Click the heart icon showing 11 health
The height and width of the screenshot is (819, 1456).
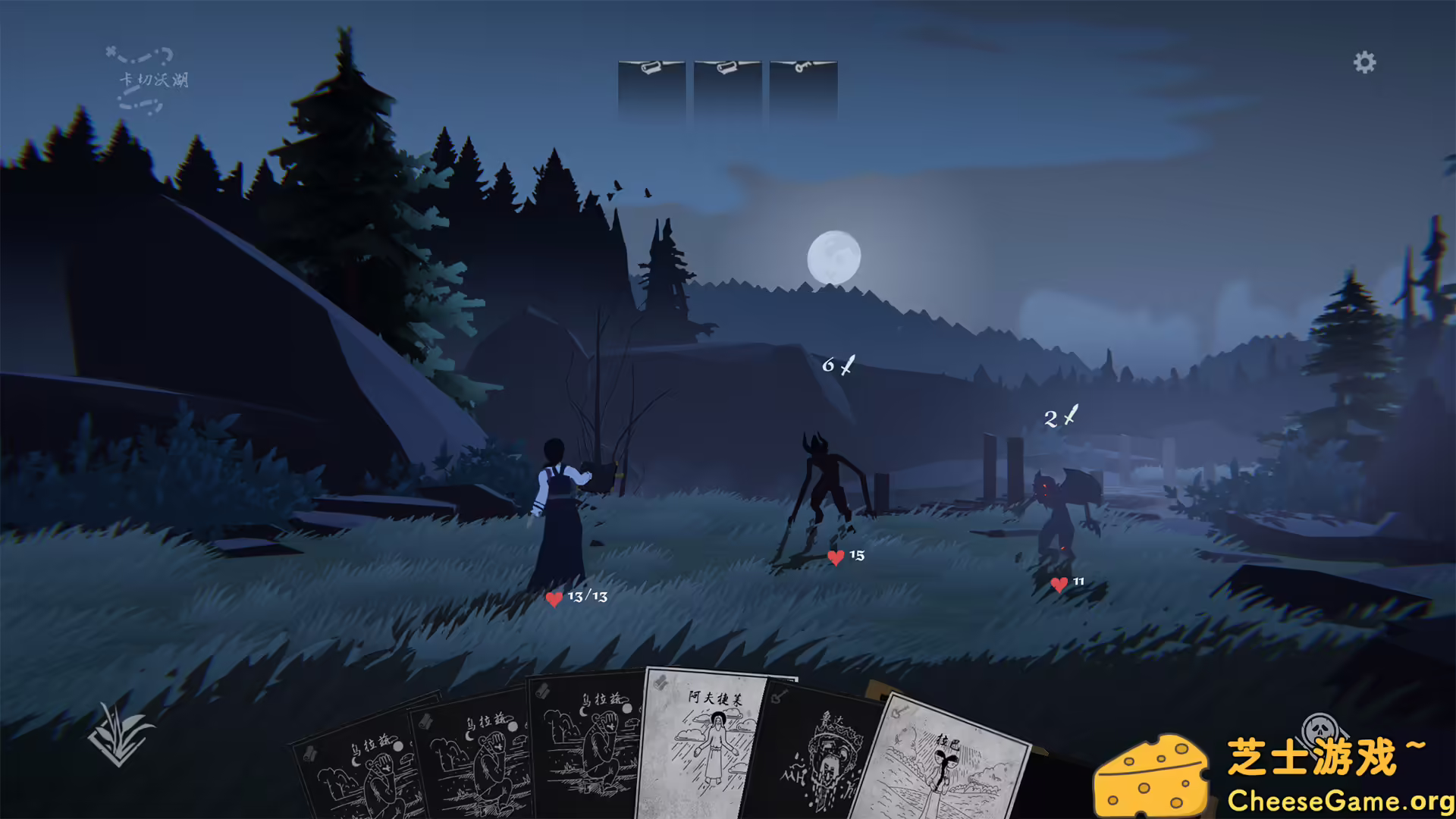(x=1061, y=585)
